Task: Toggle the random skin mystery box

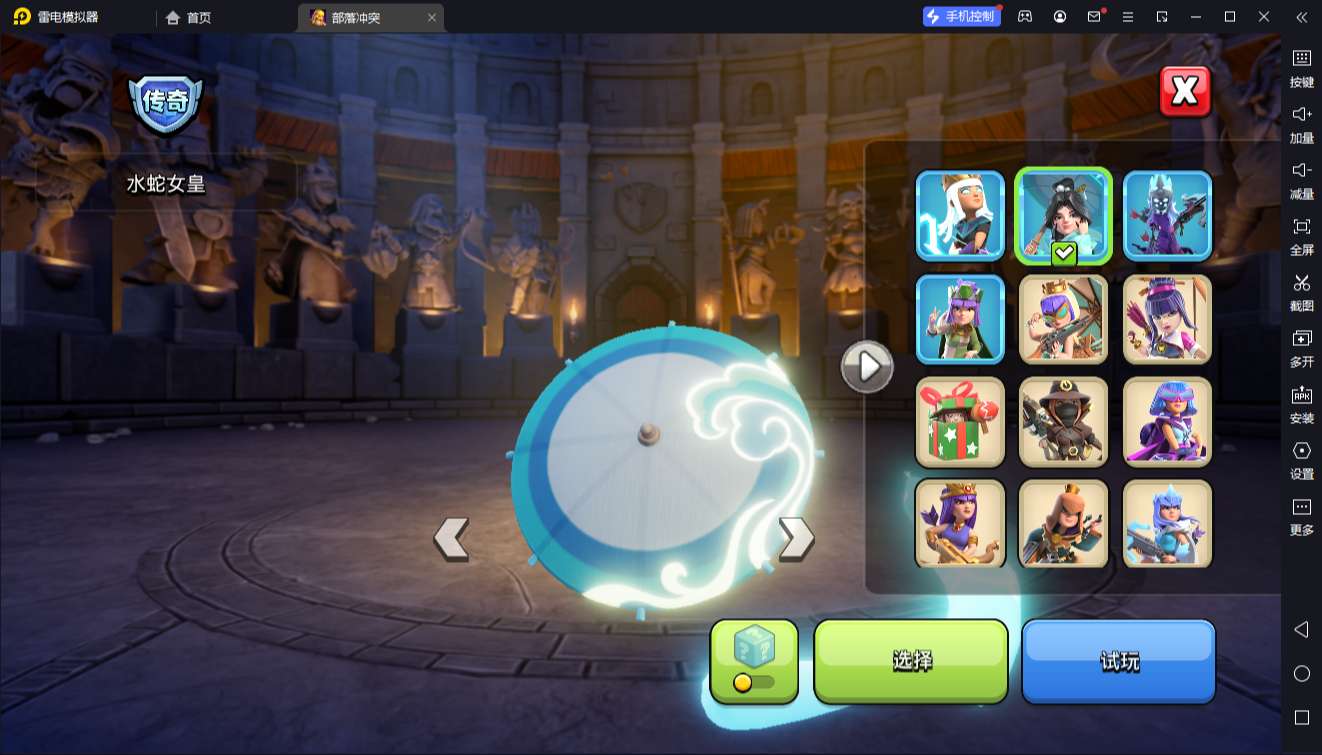Action: tap(754, 661)
